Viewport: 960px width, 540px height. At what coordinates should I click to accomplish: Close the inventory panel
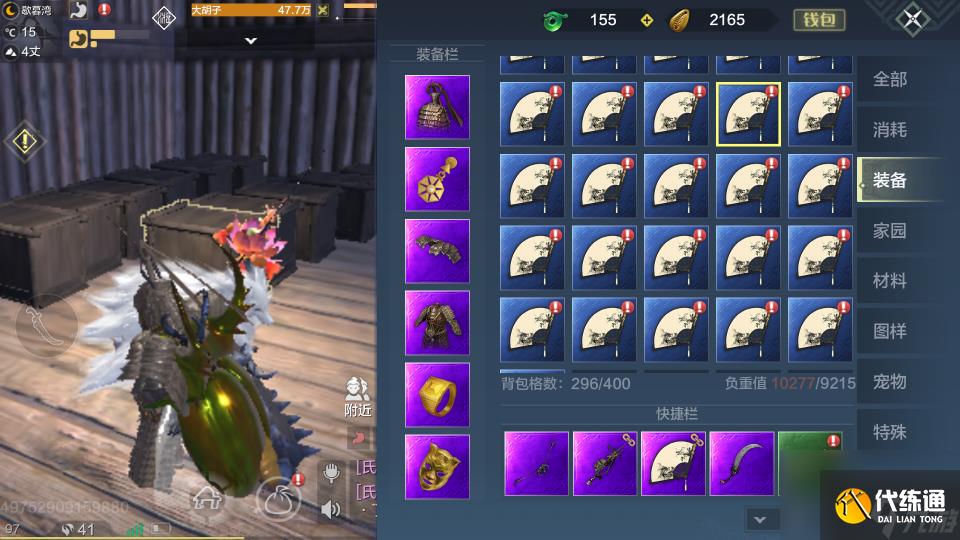[912, 19]
